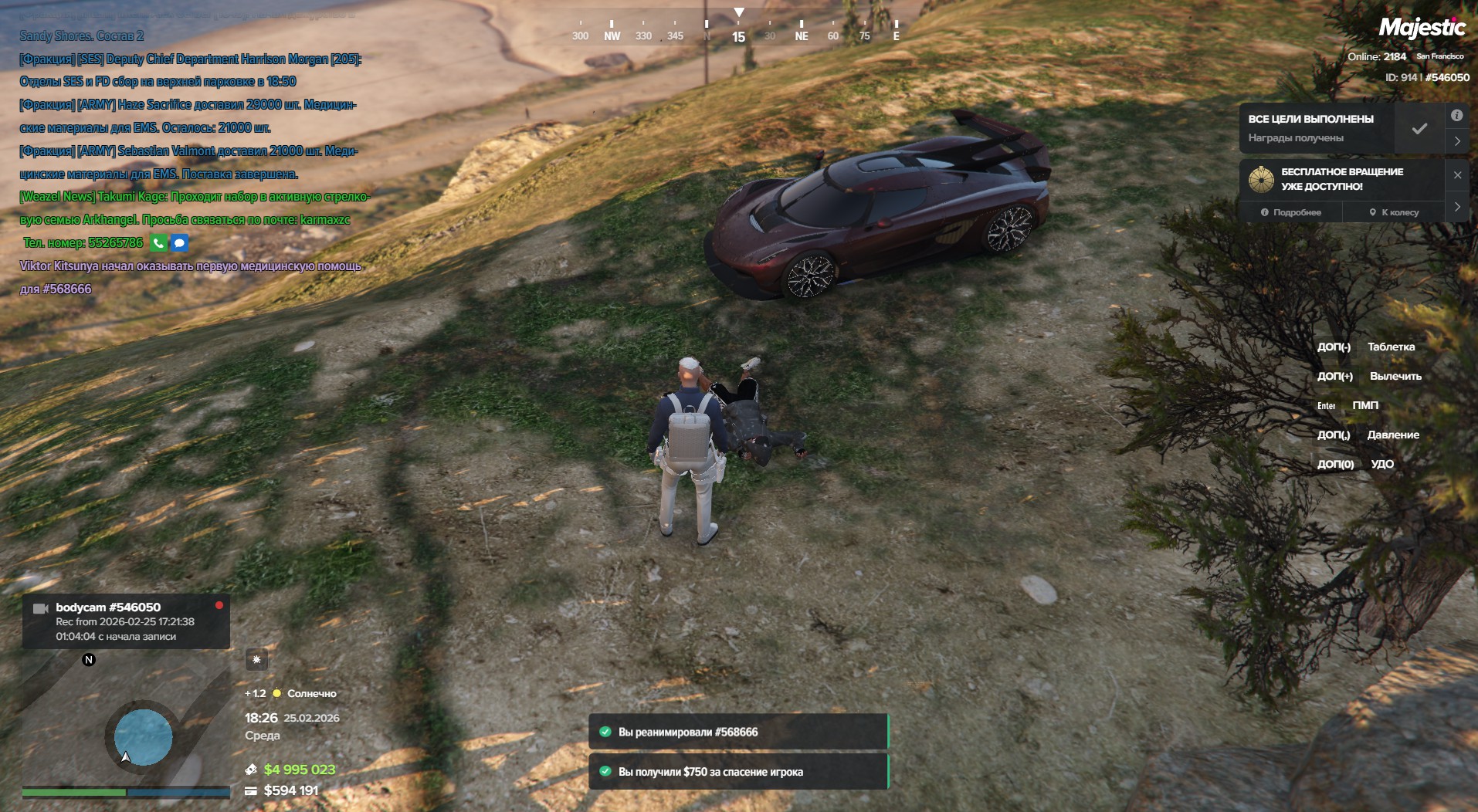Message the advertiser via blue chat icon
1478x812 pixels.
(179, 243)
